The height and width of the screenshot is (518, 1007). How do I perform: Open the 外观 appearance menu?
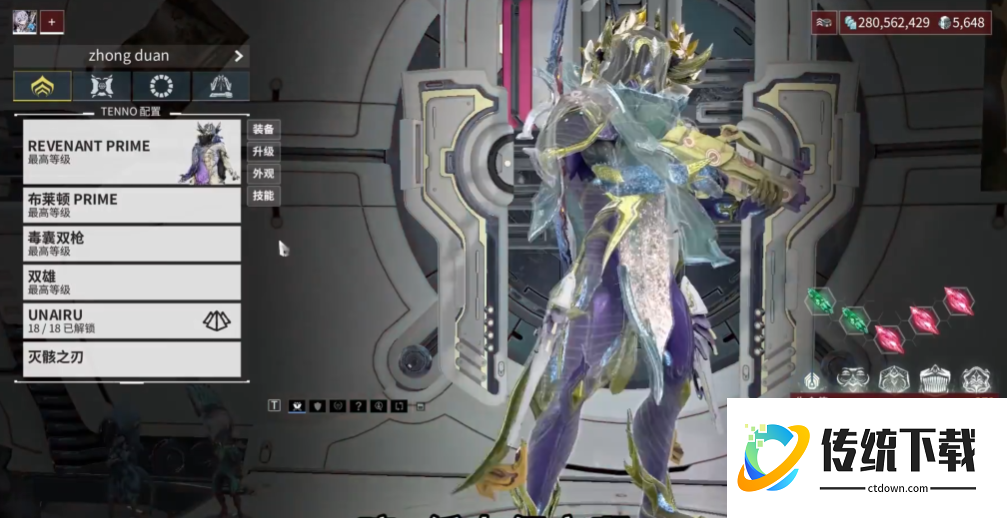coord(263,173)
